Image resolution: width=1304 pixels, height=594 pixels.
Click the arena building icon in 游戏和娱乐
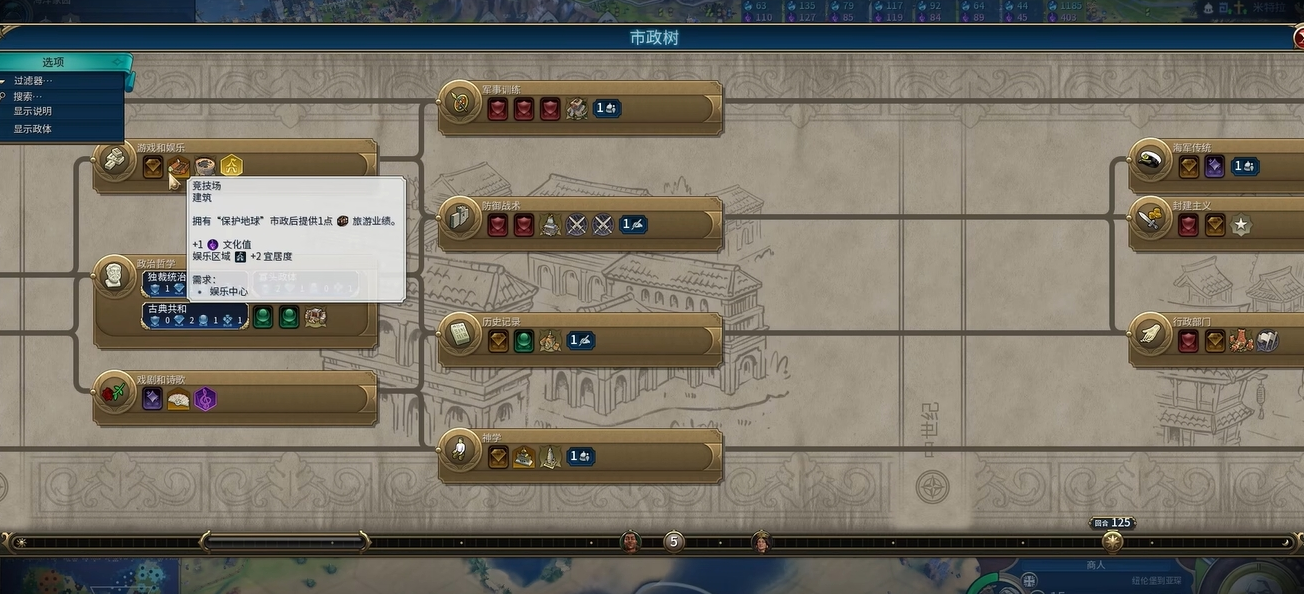tap(179, 166)
